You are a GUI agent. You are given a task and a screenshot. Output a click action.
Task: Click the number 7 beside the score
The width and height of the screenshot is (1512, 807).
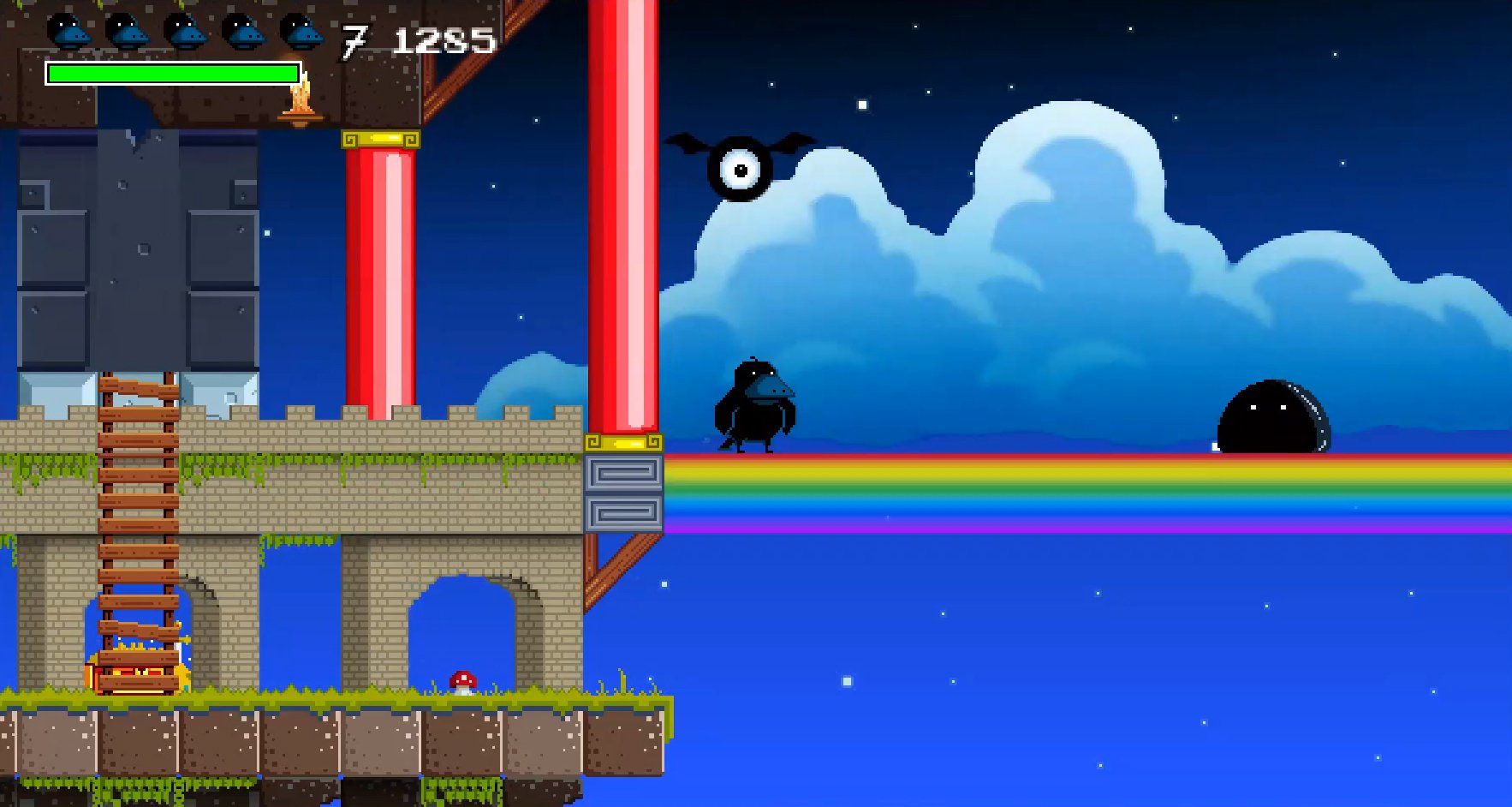(355, 39)
